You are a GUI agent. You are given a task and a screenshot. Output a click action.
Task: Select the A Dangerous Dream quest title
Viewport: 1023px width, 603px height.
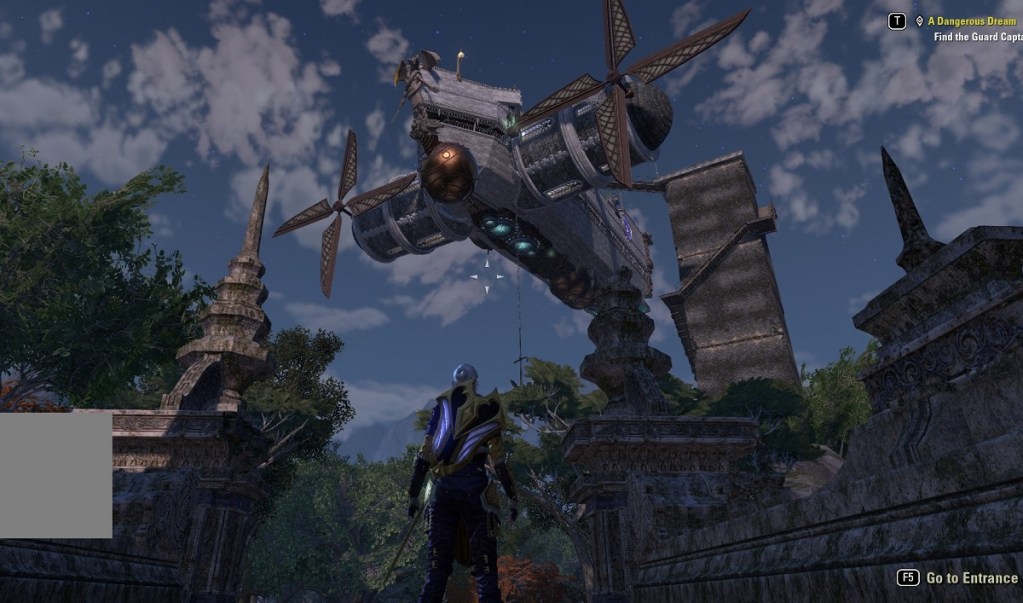pyautogui.click(x=971, y=21)
